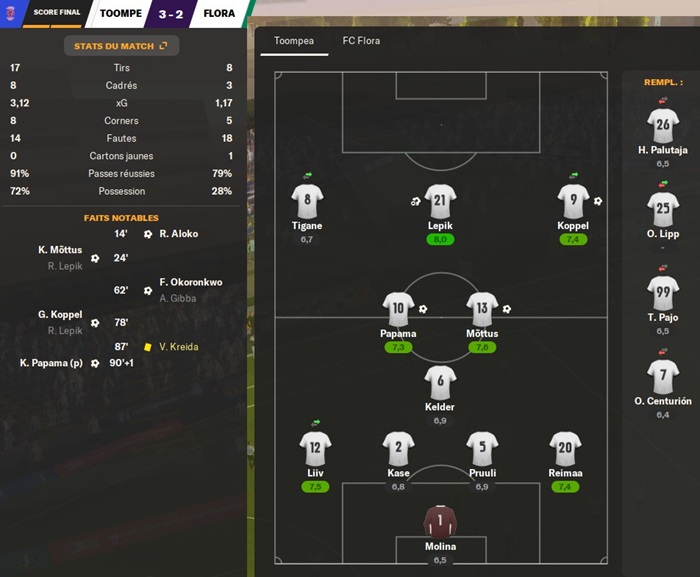Screen dimensions: 700x577
Task: Select substitute H. Palutaja
Action: [x=663, y=127]
